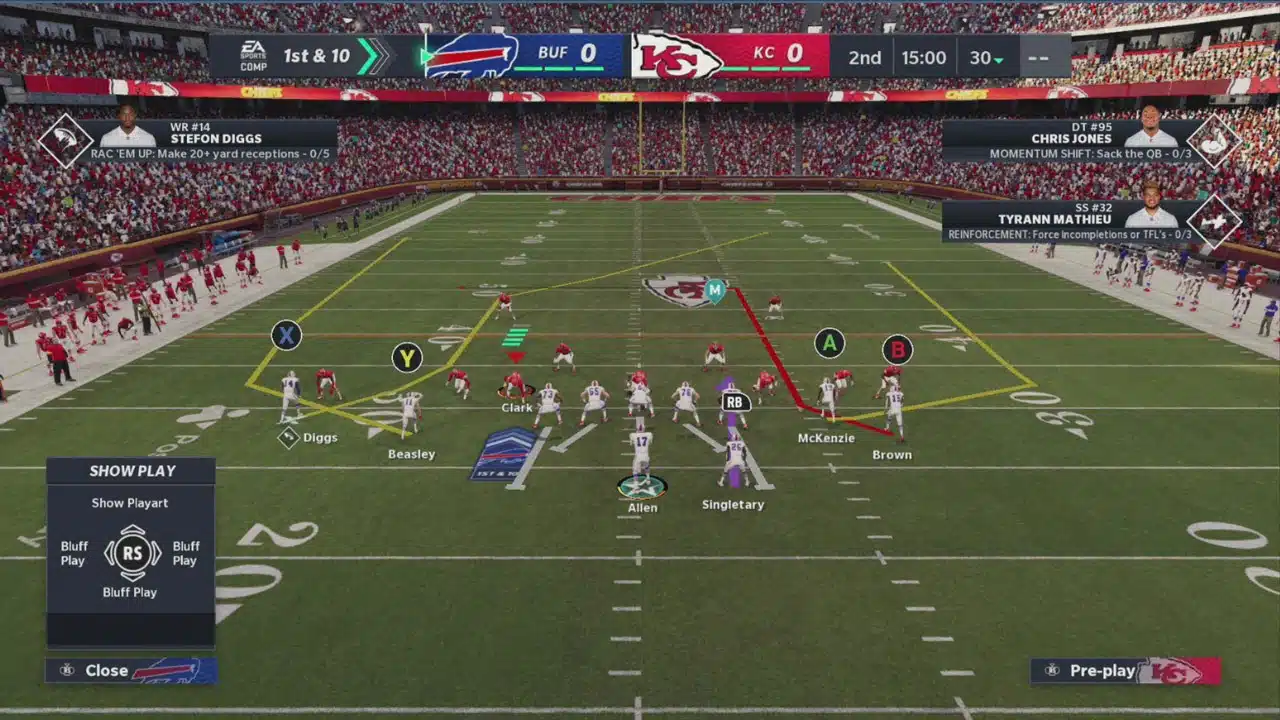This screenshot has height=720, width=1280.
Task: Select the Allen quarterback name label
Action: tap(642, 508)
